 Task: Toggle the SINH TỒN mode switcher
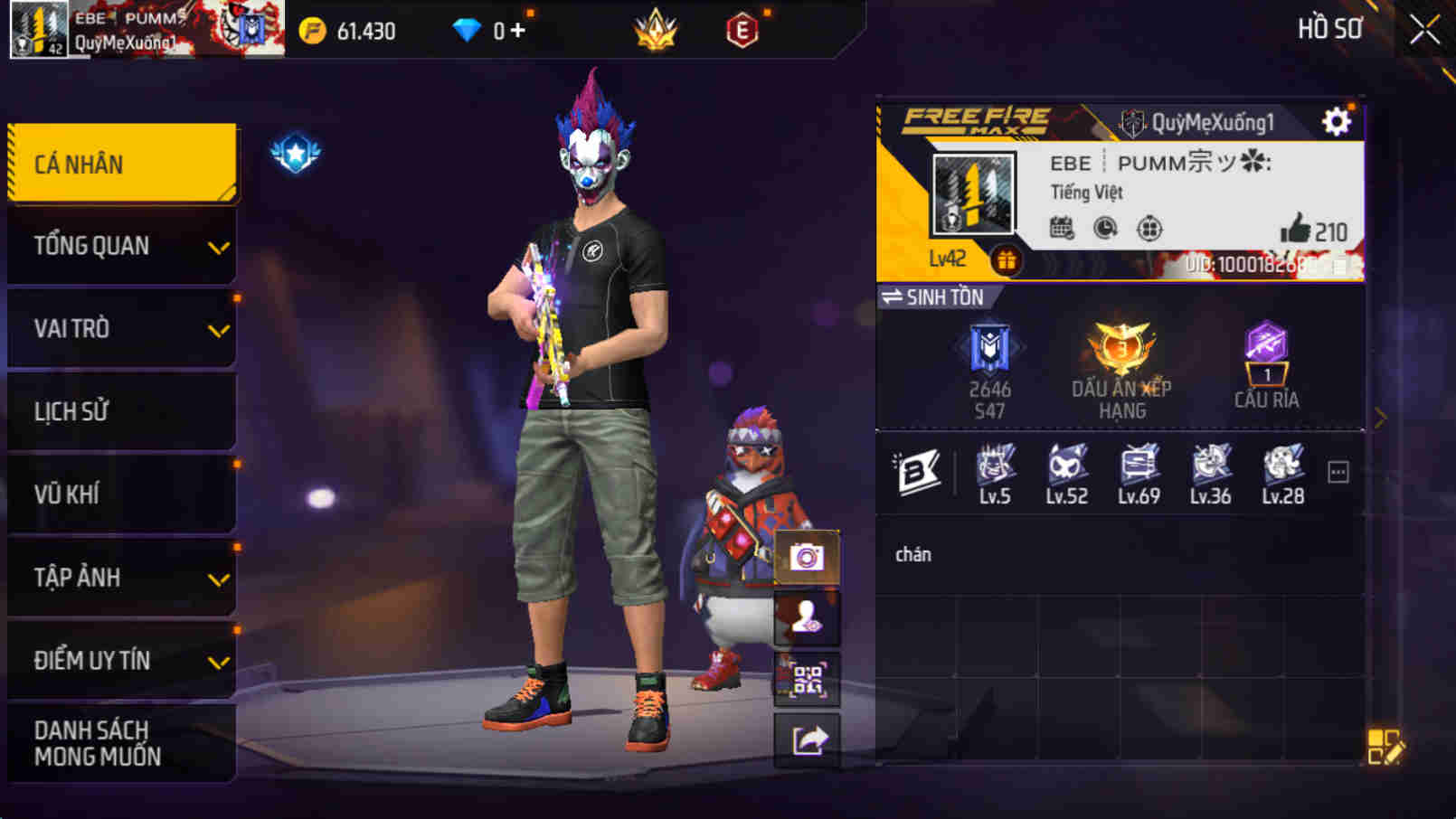point(930,297)
